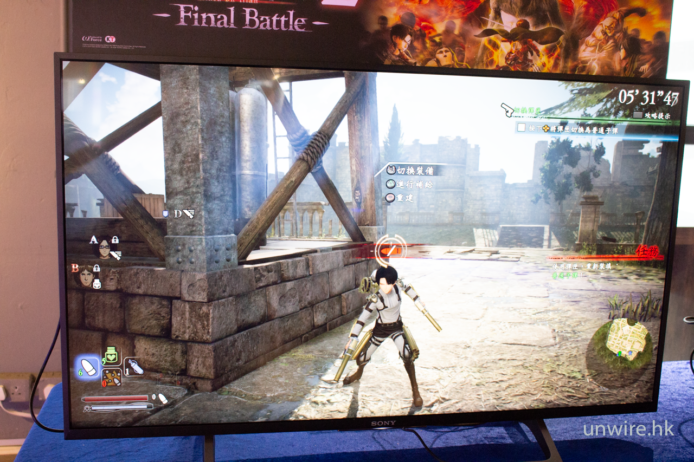Choose the 進行補給 resupply option

coord(408,183)
